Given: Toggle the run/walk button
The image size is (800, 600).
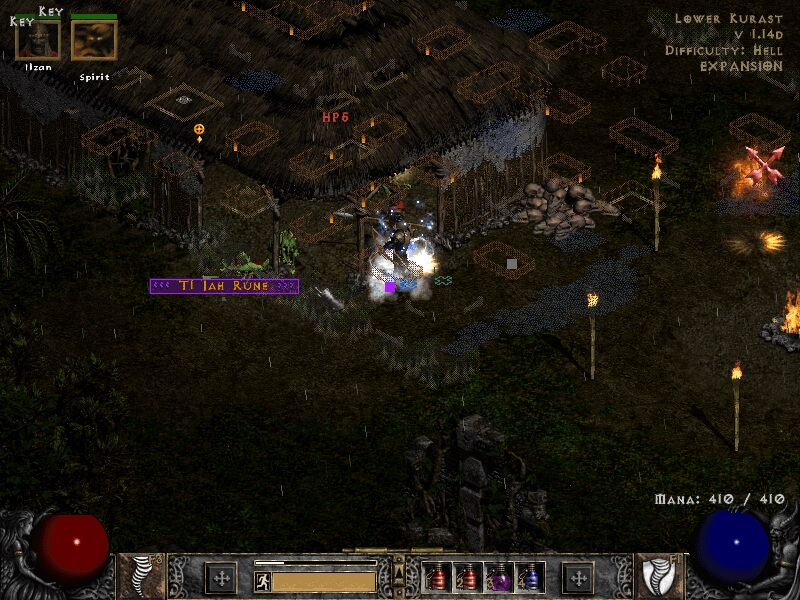Looking at the screenshot, I should point(262,580).
